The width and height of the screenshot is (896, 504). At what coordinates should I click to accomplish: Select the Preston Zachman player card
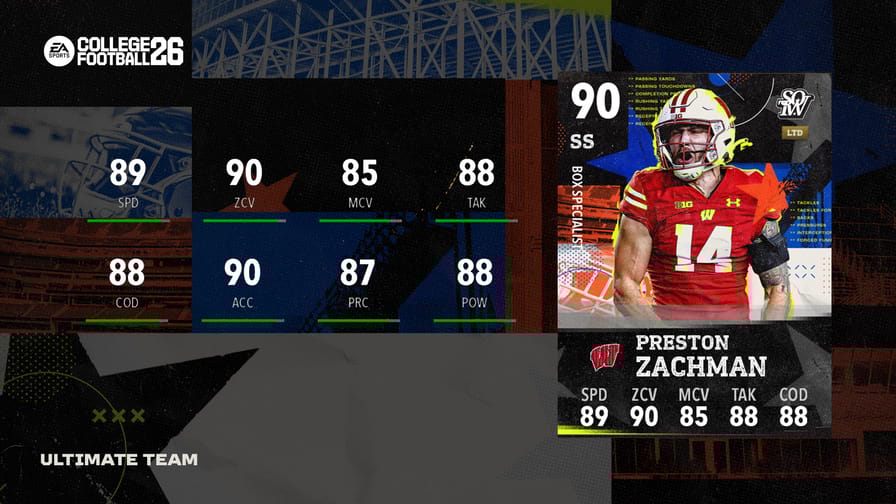click(x=694, y=254)
